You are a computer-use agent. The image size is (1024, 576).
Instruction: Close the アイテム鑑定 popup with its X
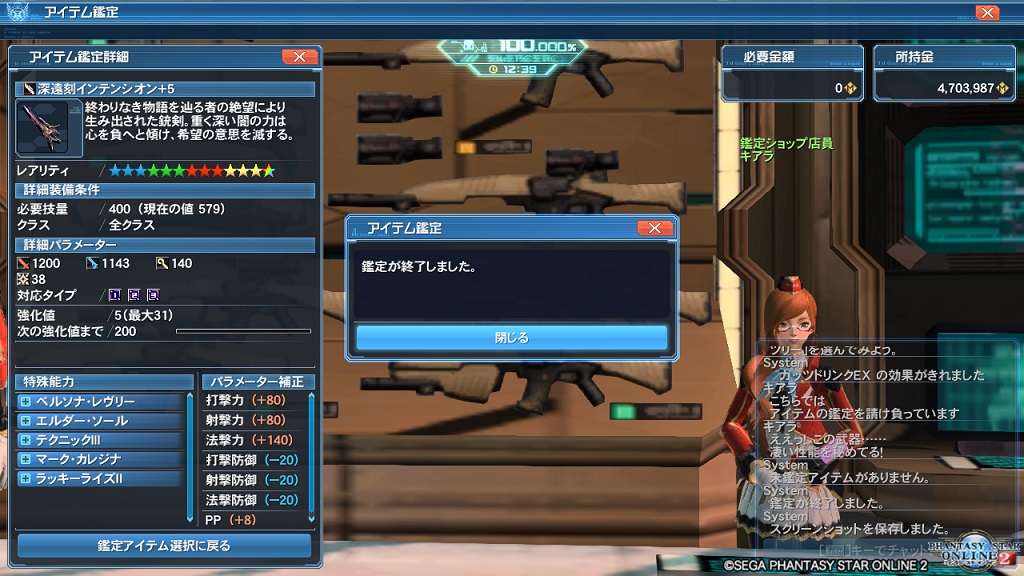coord(654,228)
